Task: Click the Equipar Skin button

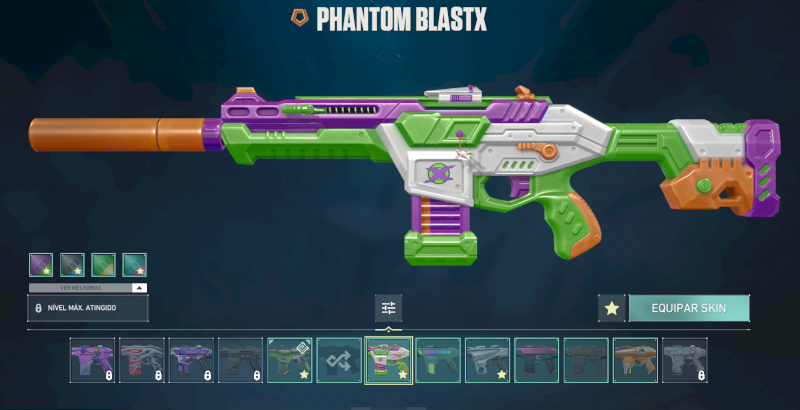Action: (687, 308)
